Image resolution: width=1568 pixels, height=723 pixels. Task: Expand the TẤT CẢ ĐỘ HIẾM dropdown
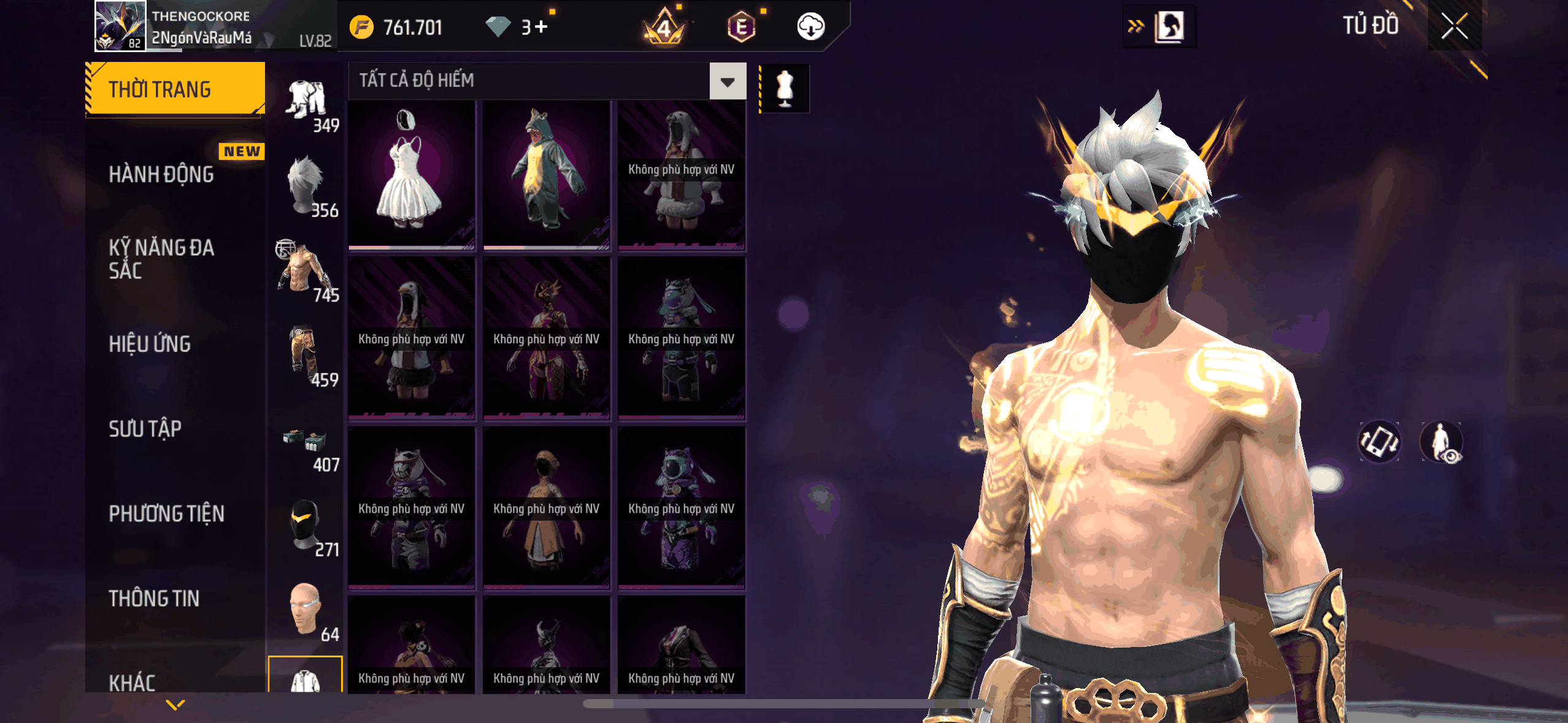(728, 82)
